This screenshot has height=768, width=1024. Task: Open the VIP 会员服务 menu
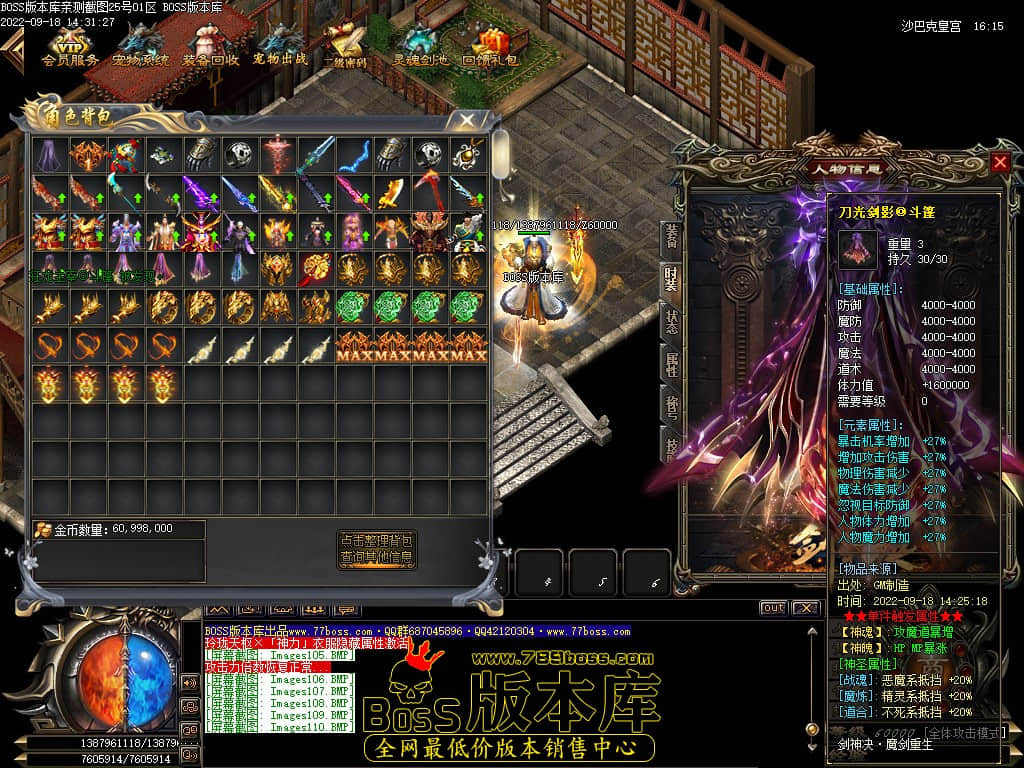pyautogui.click(x=69, y=46)
